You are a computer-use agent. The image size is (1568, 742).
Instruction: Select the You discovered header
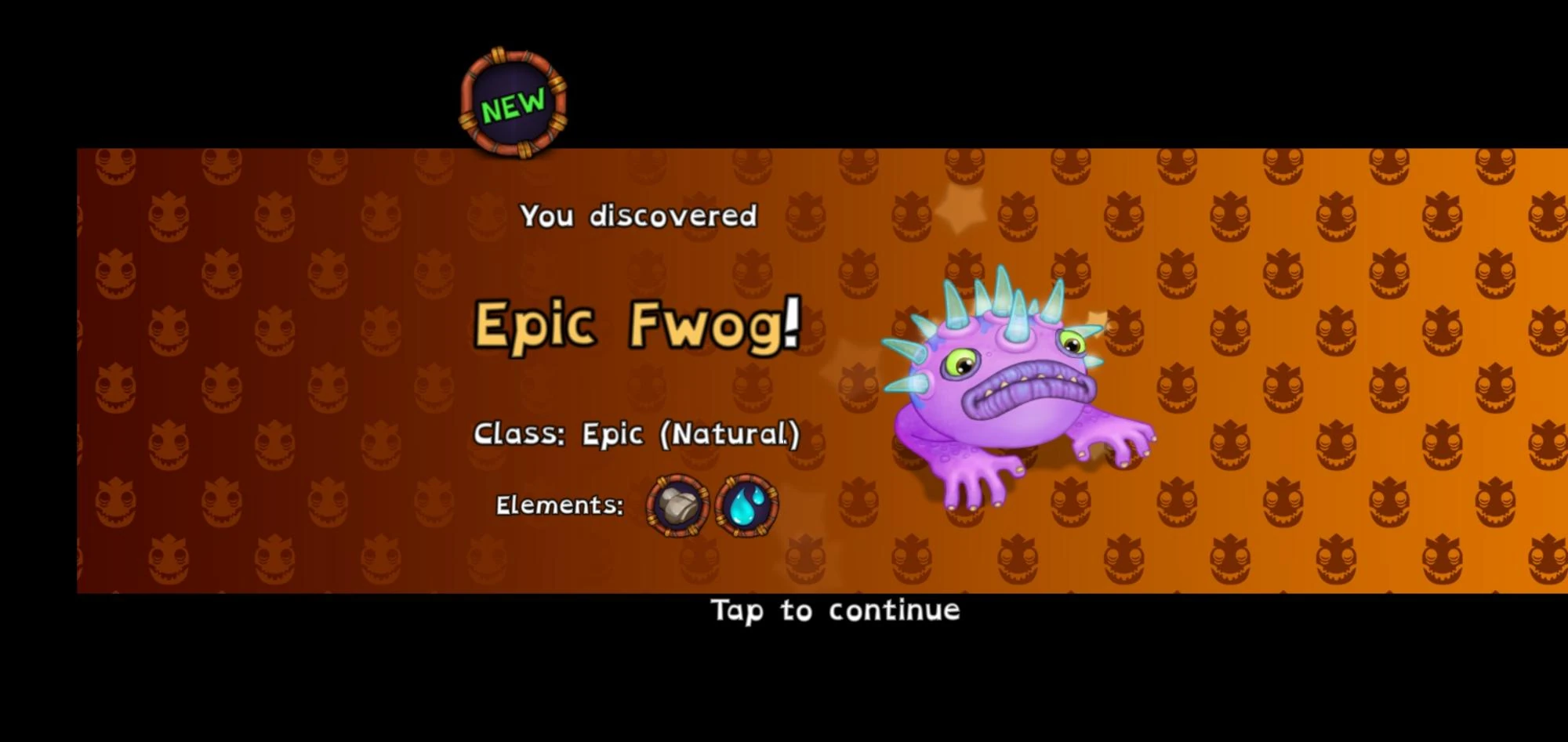640,215
